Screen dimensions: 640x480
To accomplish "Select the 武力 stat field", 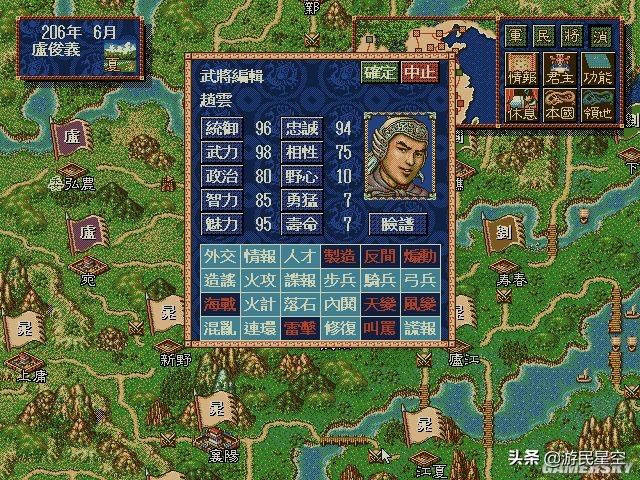I will click(217, 151).
